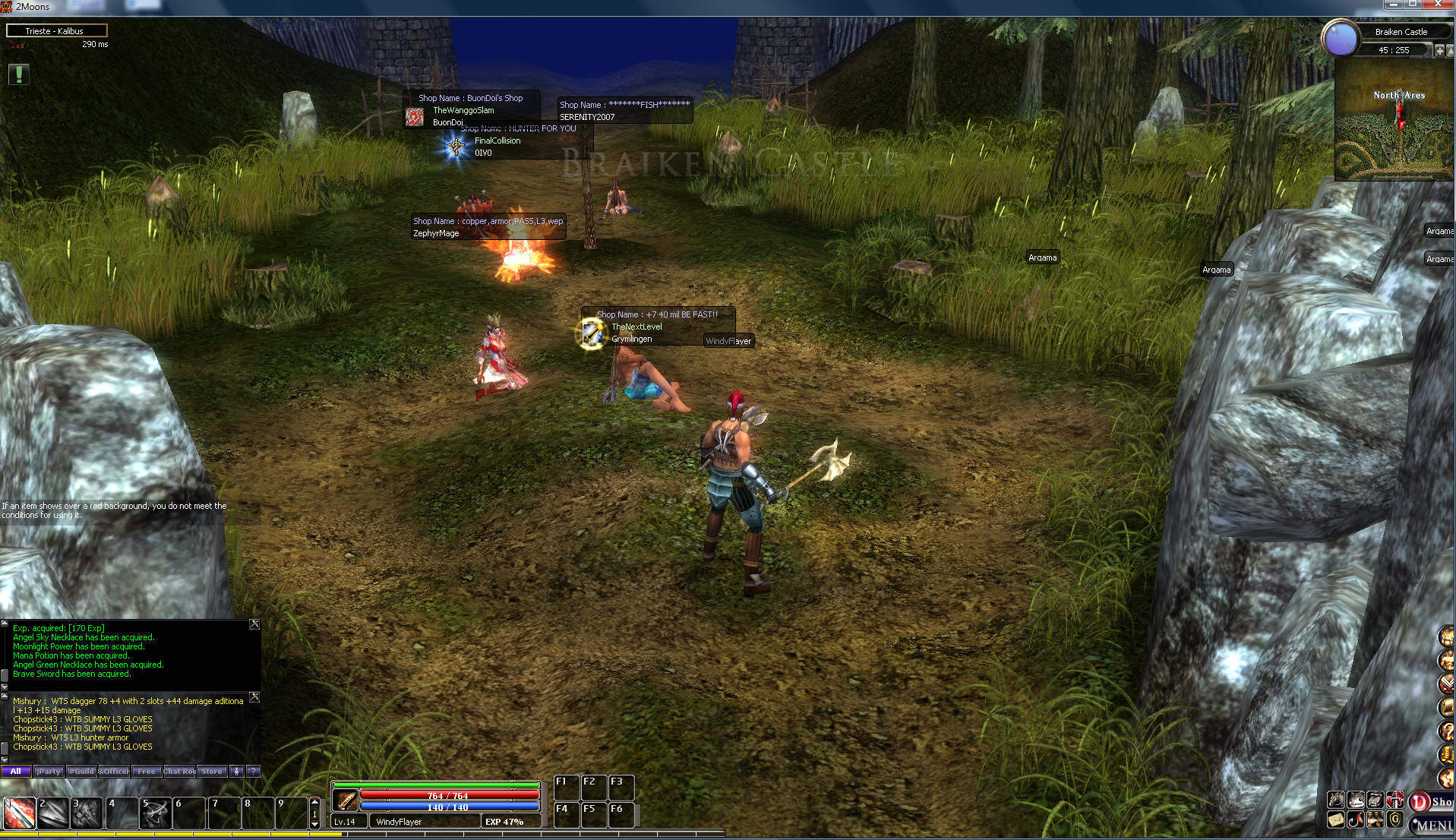
Task: Open the main MENU button
Action: 1433,825
